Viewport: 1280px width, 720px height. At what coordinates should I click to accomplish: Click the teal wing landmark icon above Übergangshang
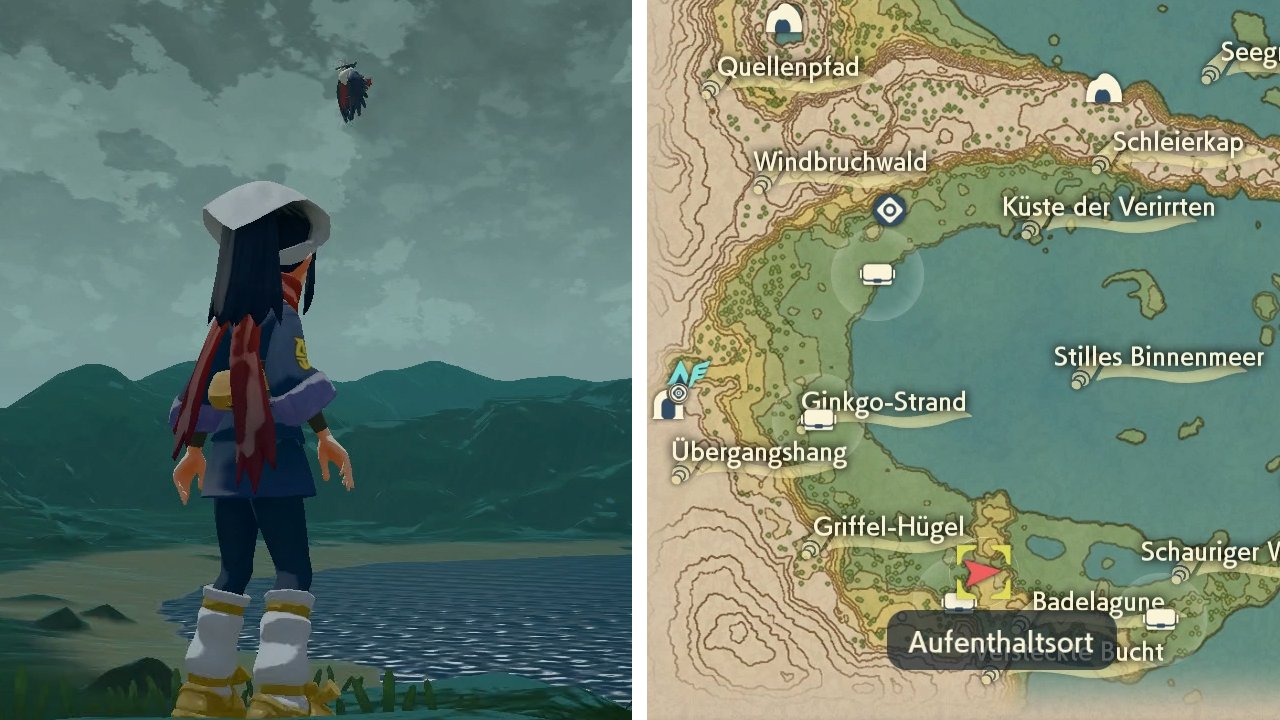(689, 371)
